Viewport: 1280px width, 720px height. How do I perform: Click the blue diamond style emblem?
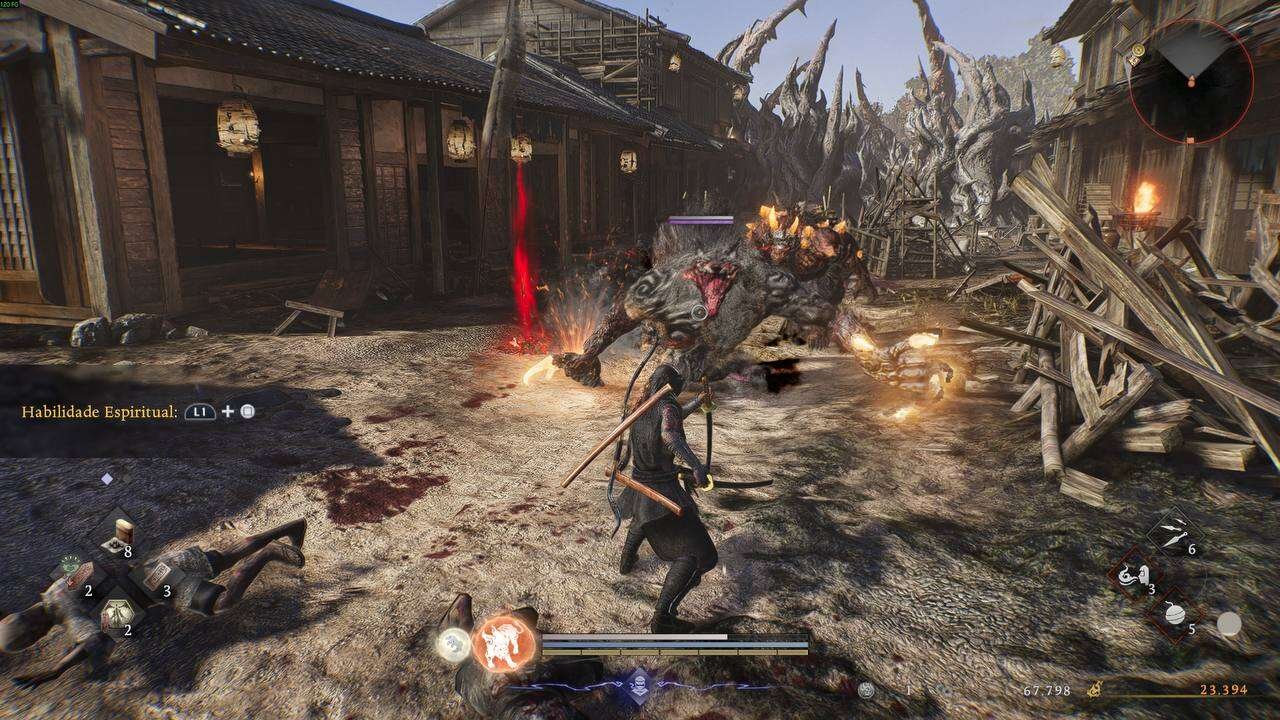[638, 686]
